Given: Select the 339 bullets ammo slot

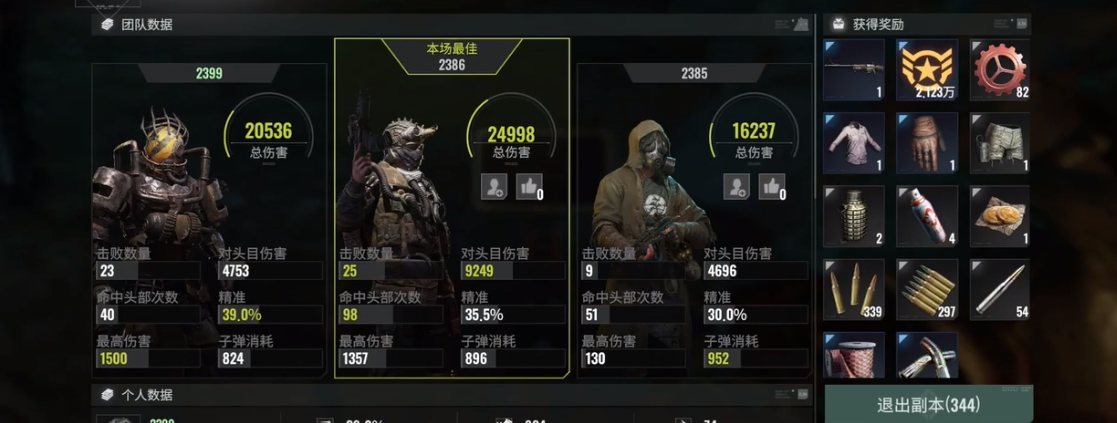Looking at the screenshot, I should [854, 290].
